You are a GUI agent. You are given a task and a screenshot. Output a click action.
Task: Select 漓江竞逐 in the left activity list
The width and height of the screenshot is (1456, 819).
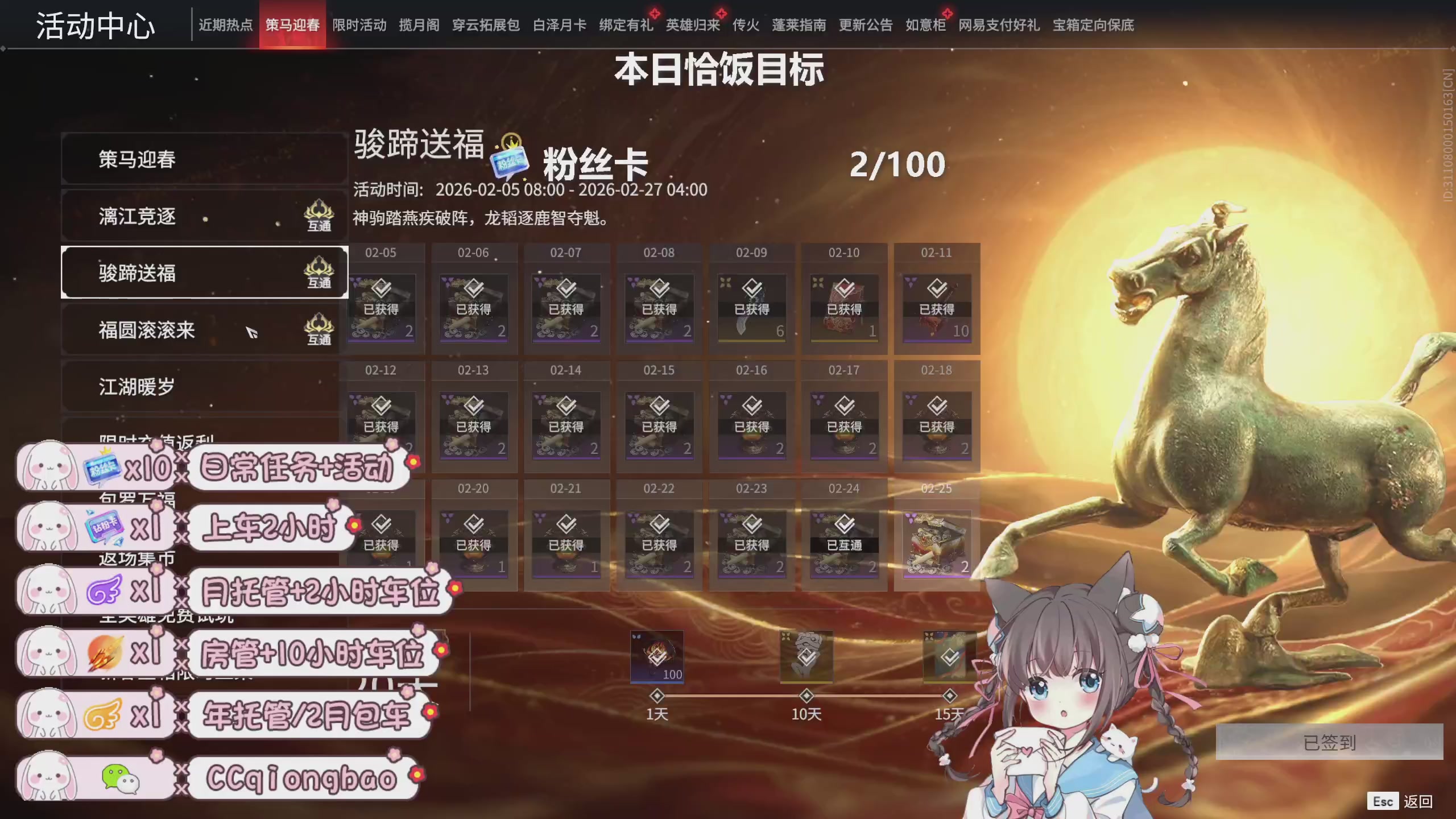pos(136,217)
